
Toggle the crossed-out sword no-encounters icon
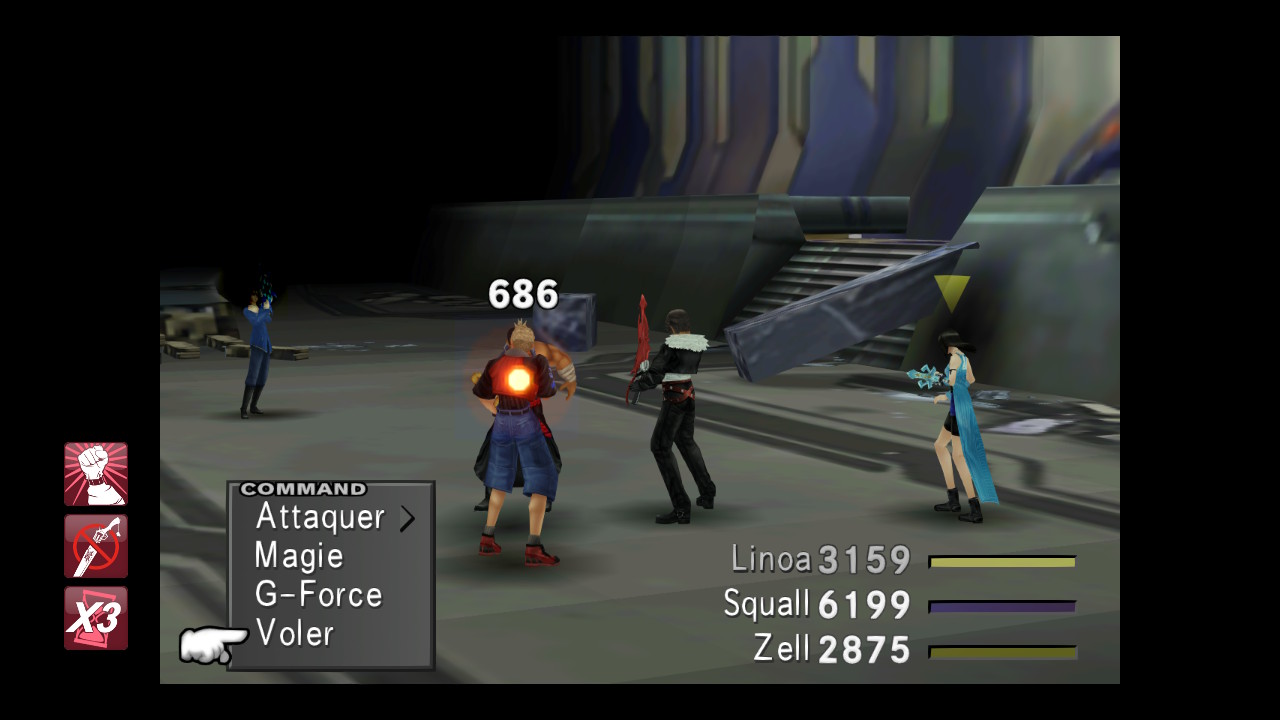[x=96, y=546]
